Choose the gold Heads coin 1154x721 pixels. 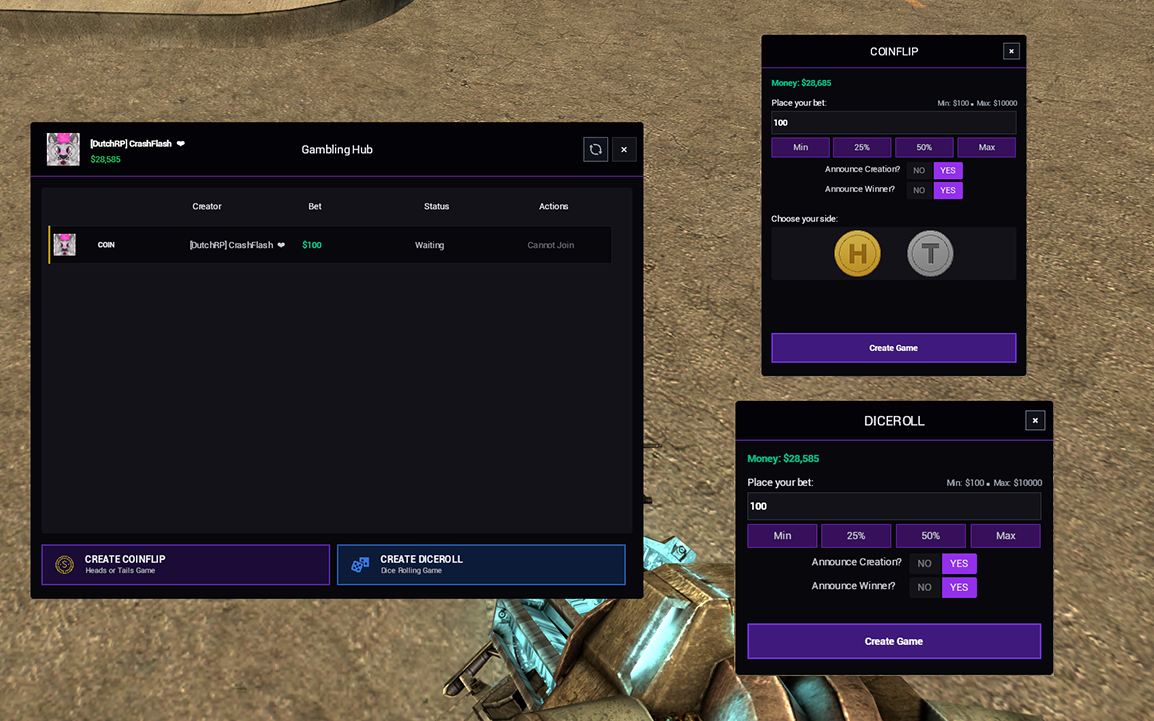coord(857,254)
